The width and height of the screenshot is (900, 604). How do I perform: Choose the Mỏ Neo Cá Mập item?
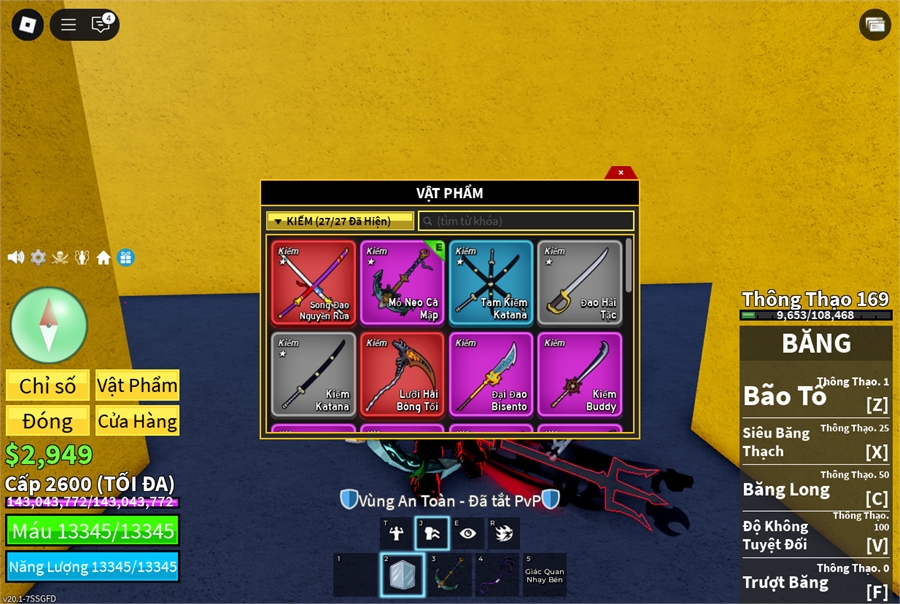pos(402,282)
